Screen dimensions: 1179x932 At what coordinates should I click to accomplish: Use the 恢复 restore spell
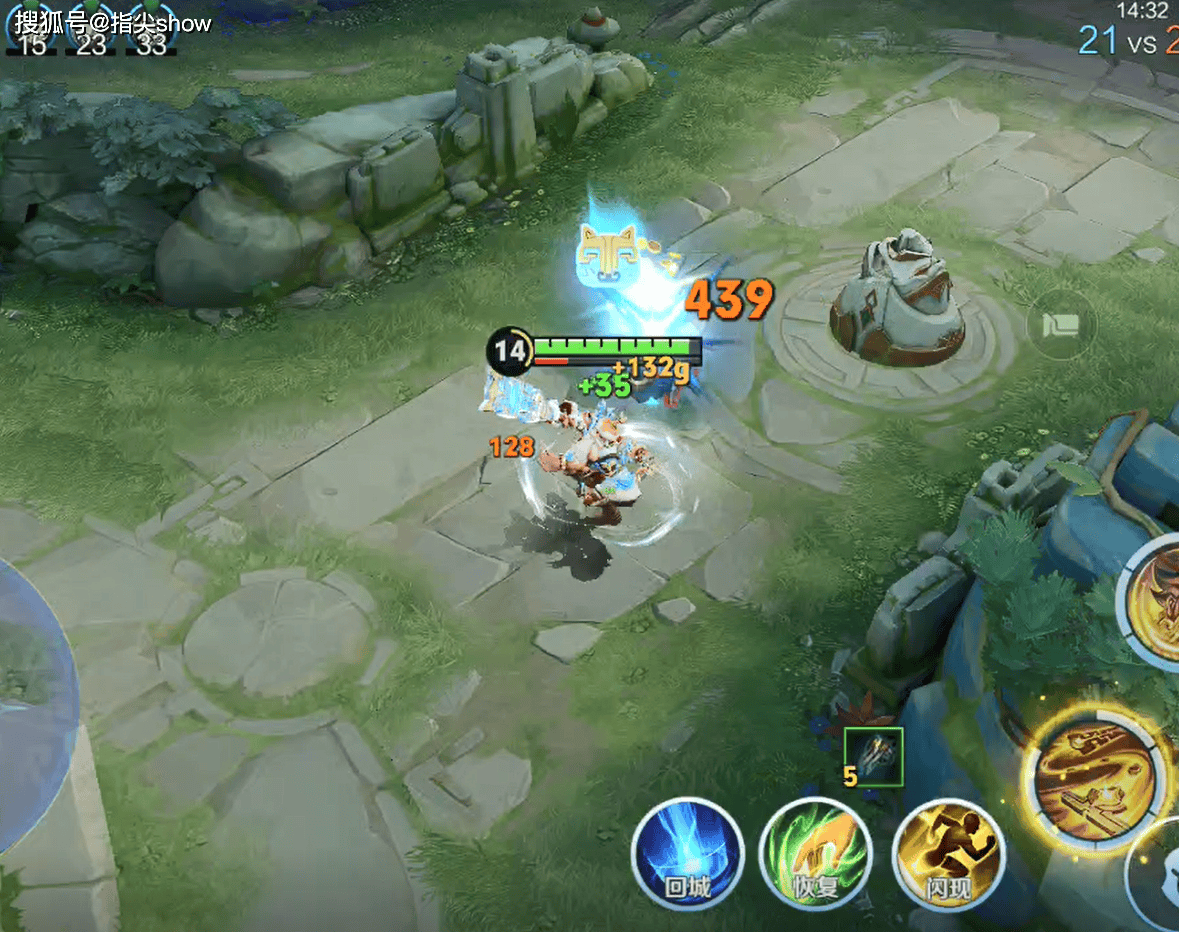coord(815,855)
